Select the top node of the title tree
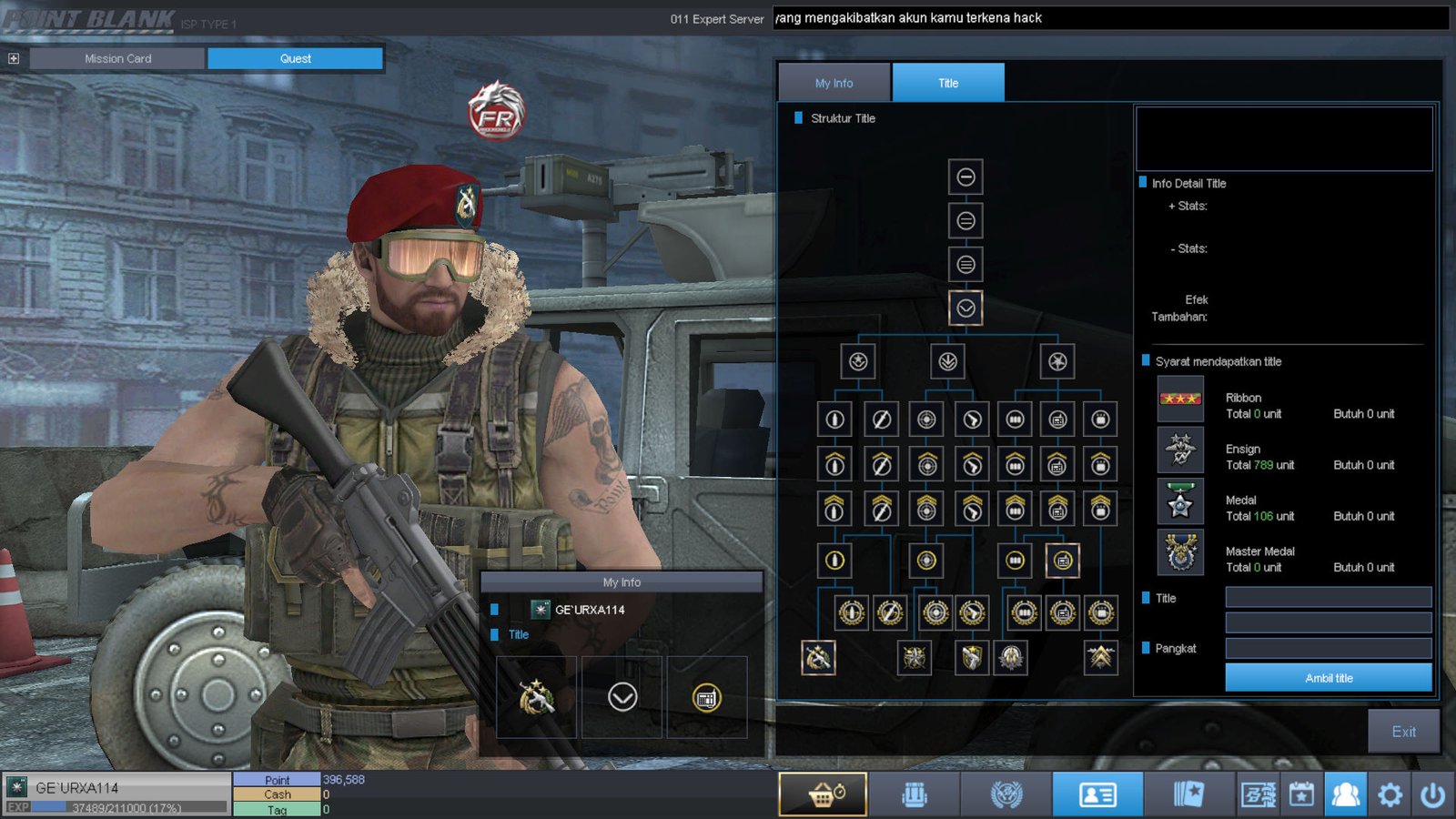The image size is (1456, 819). point(966,177)
